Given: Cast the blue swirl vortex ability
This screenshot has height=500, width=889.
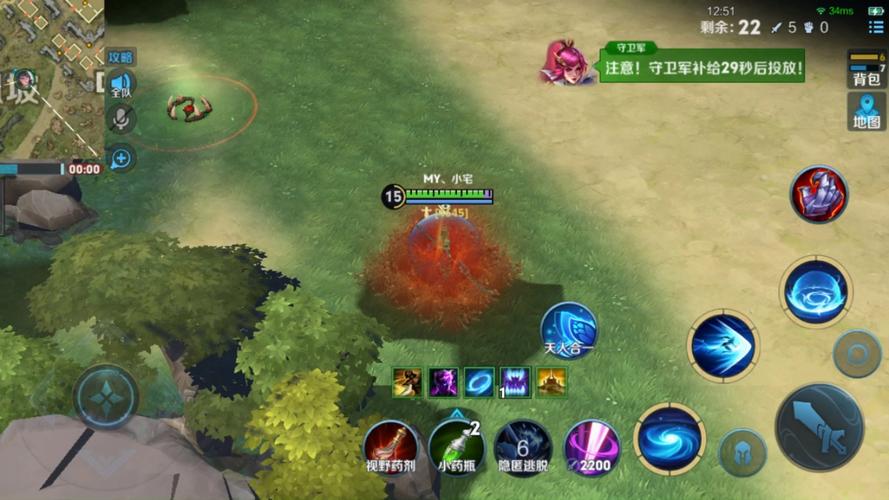Looking at the screenshot, I should click(669, 438).
